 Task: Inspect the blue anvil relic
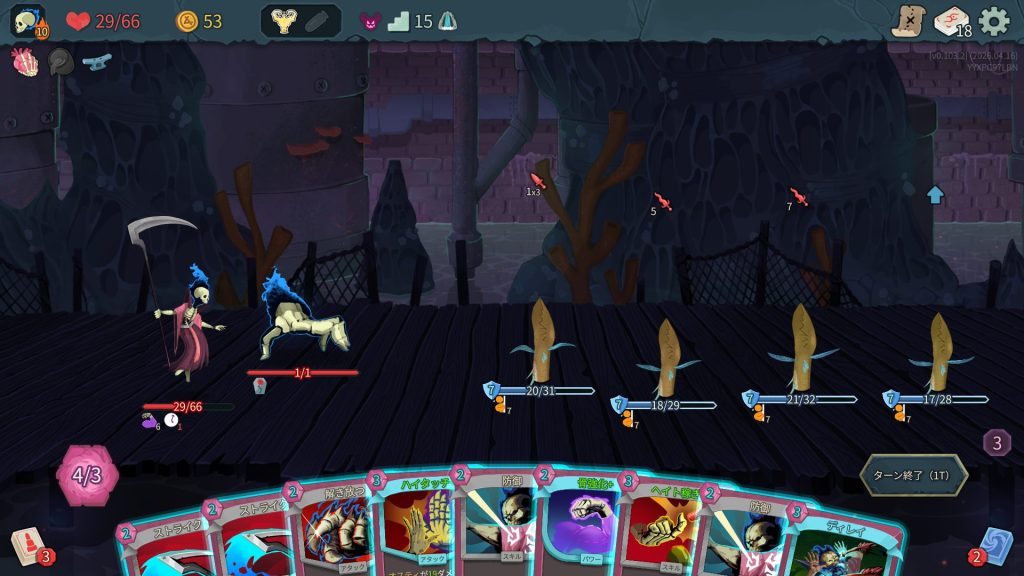[96, 62]
